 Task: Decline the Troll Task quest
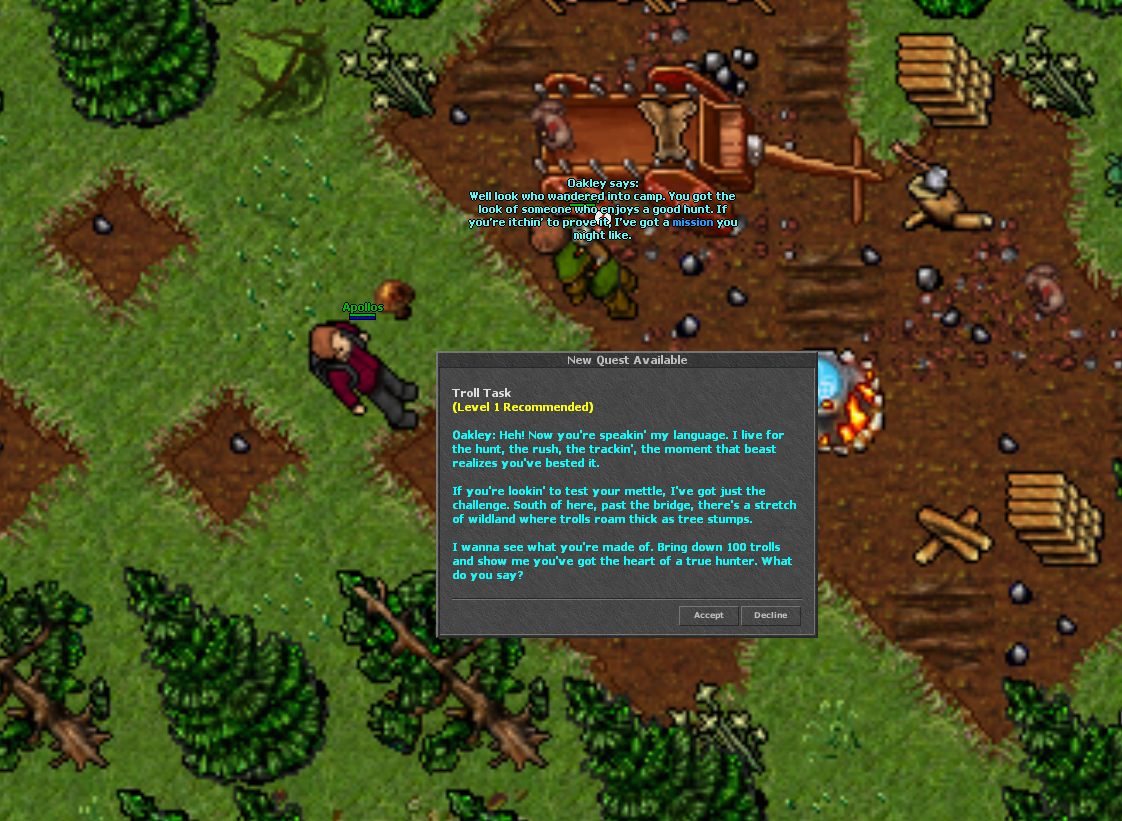770,615
